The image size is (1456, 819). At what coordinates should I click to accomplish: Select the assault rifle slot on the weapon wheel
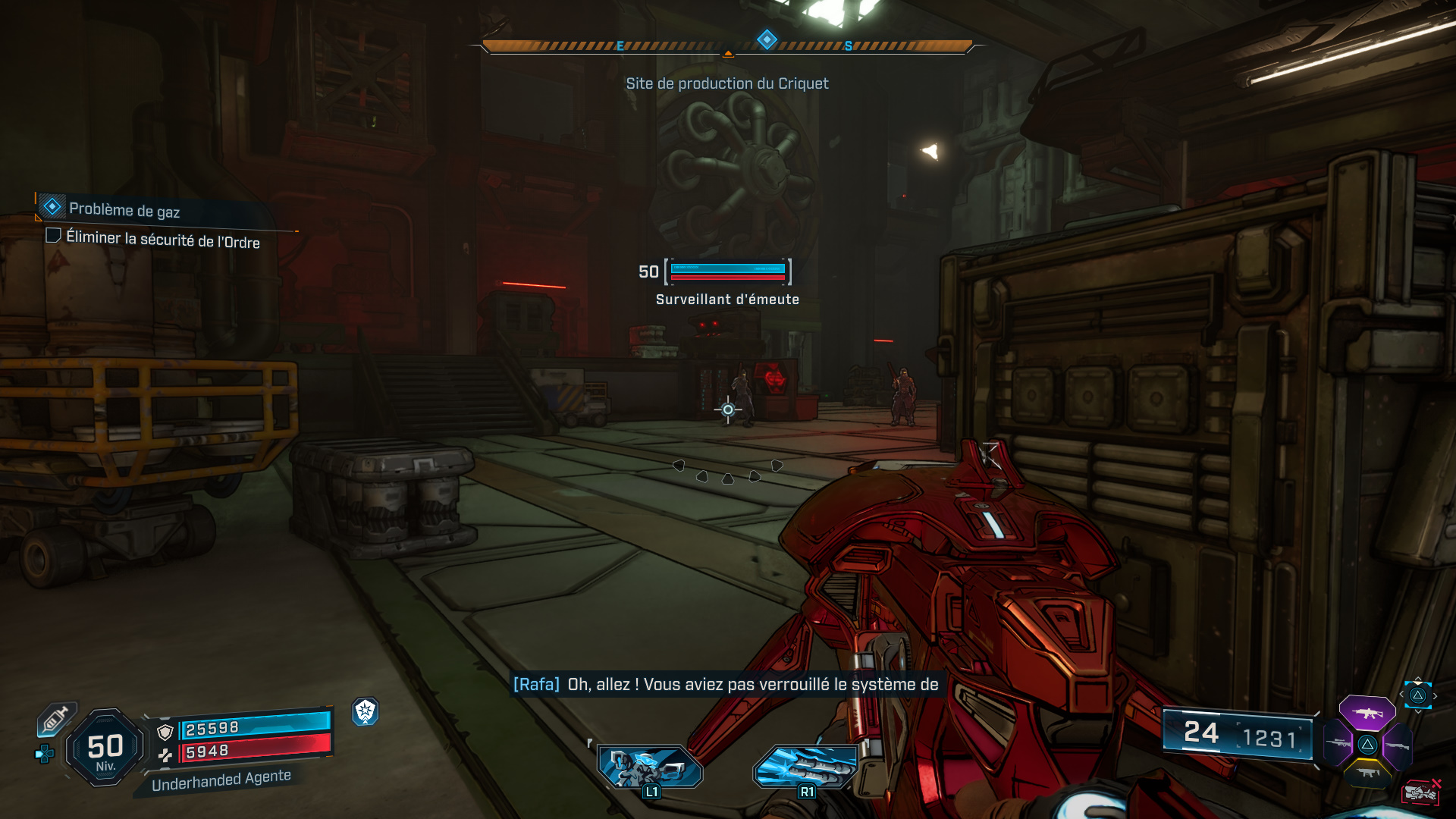point(1367,713)
